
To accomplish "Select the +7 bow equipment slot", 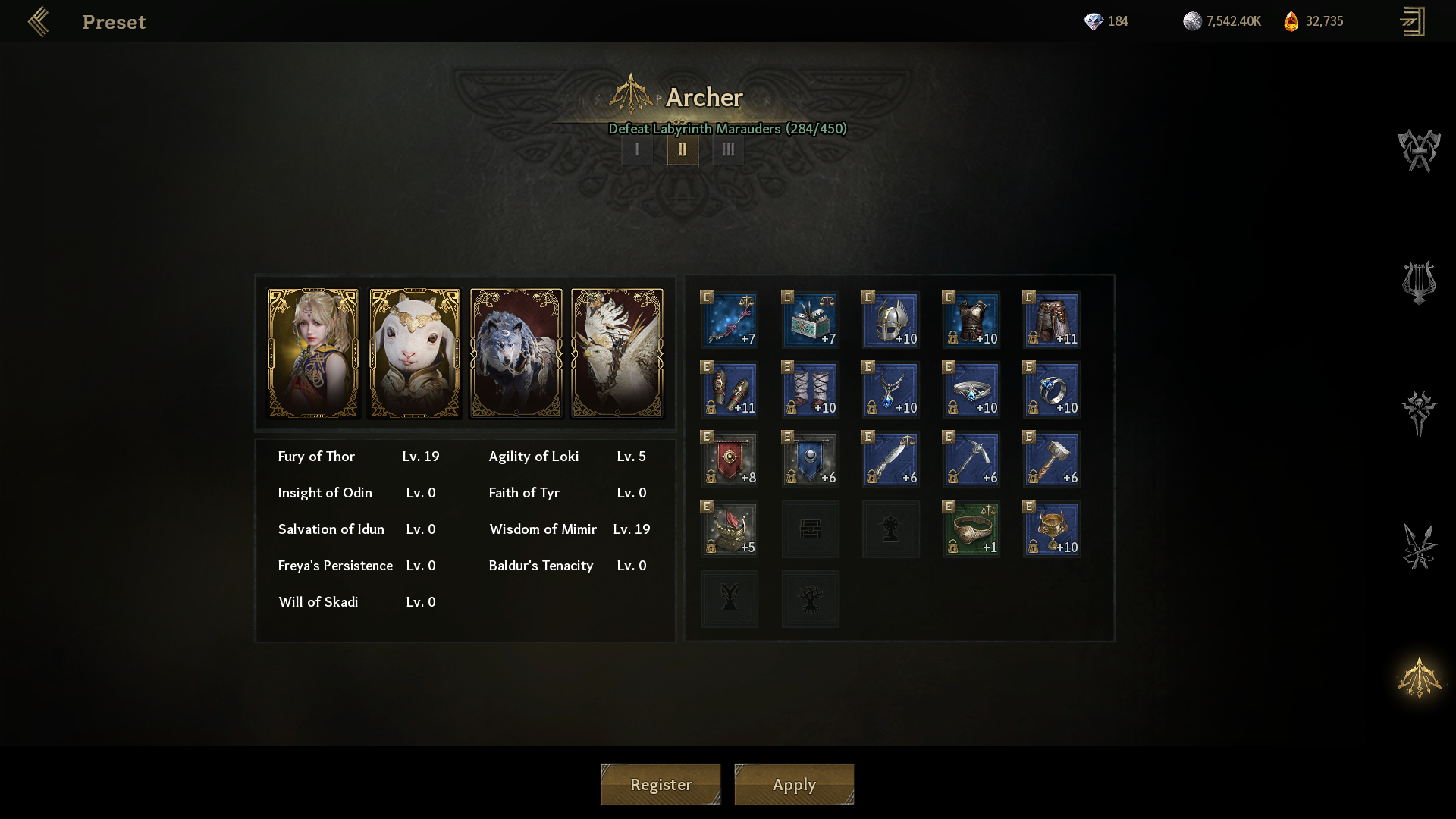I will click(x=730, y=320).
